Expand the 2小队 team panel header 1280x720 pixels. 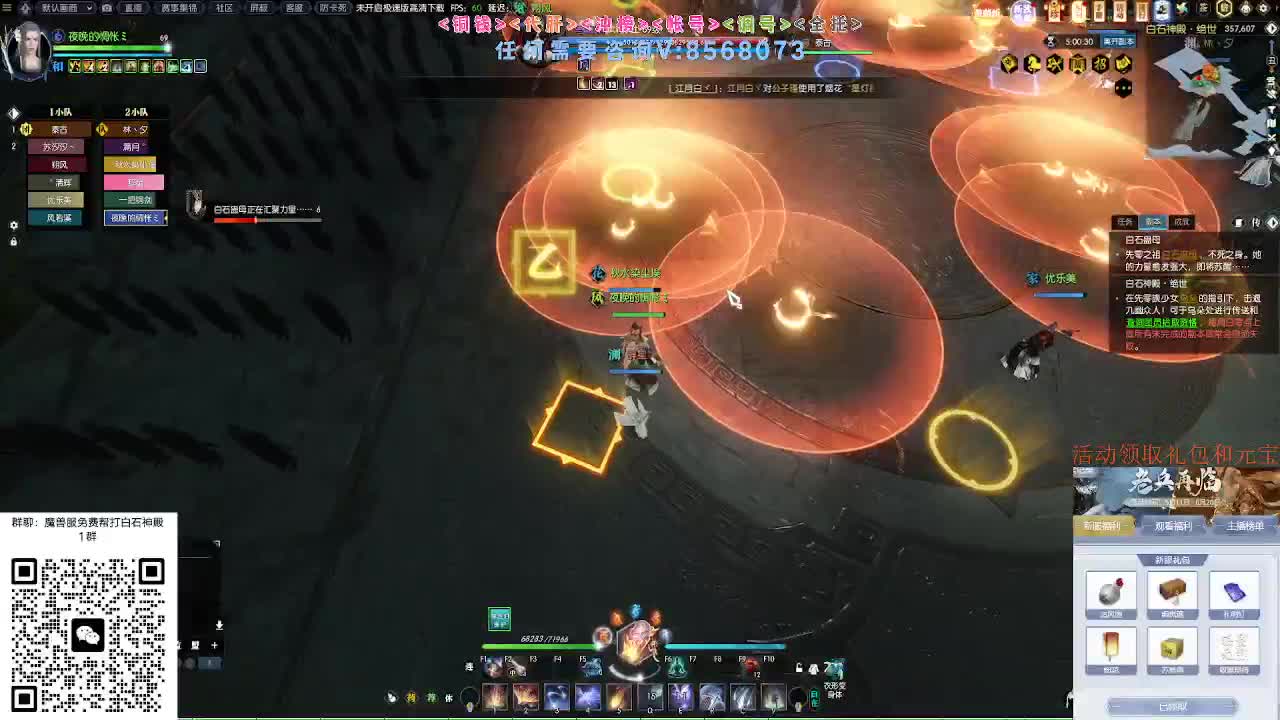[x=136, y=112]
